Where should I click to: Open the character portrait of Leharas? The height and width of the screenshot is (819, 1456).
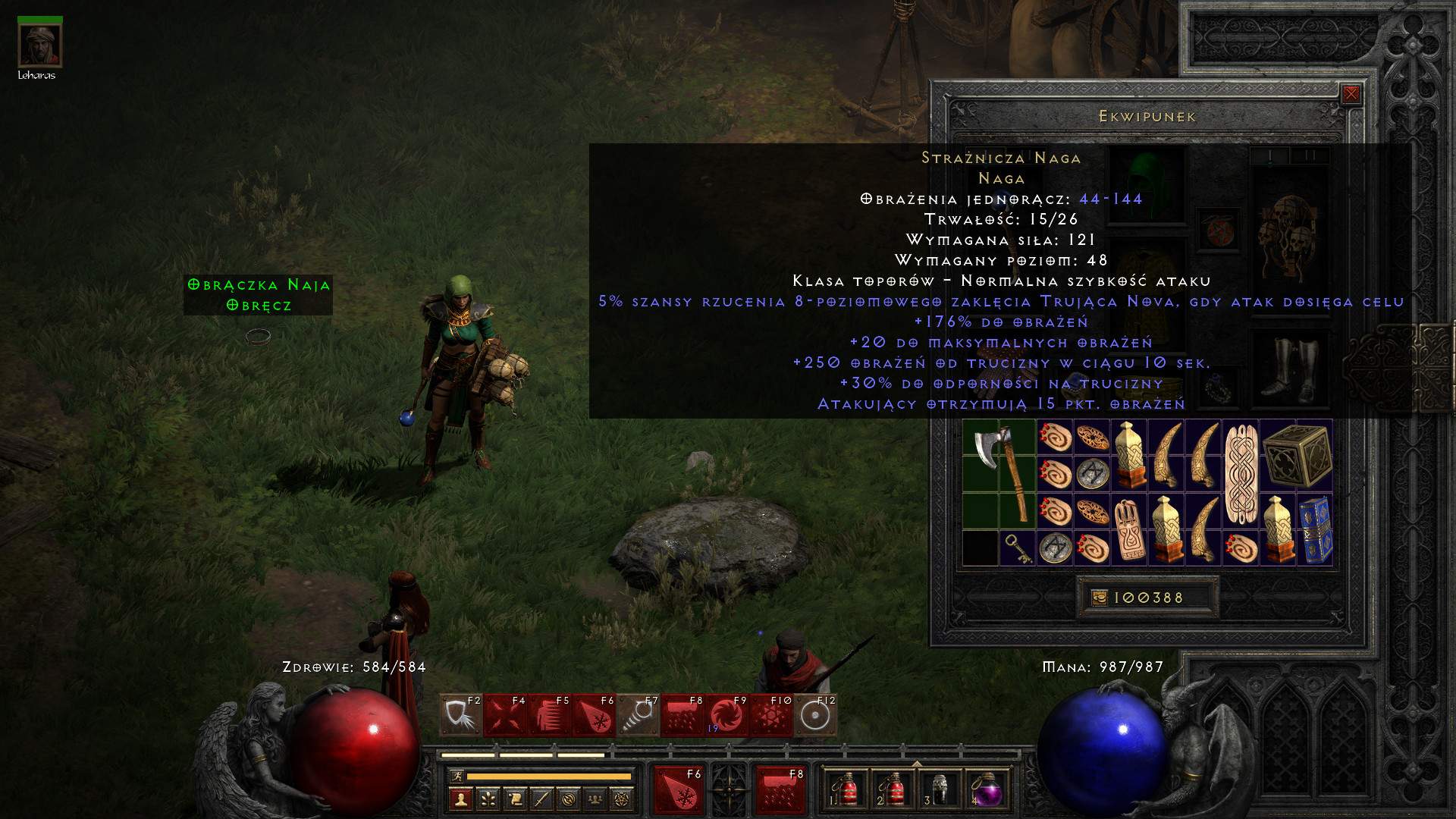pos(39,45)
